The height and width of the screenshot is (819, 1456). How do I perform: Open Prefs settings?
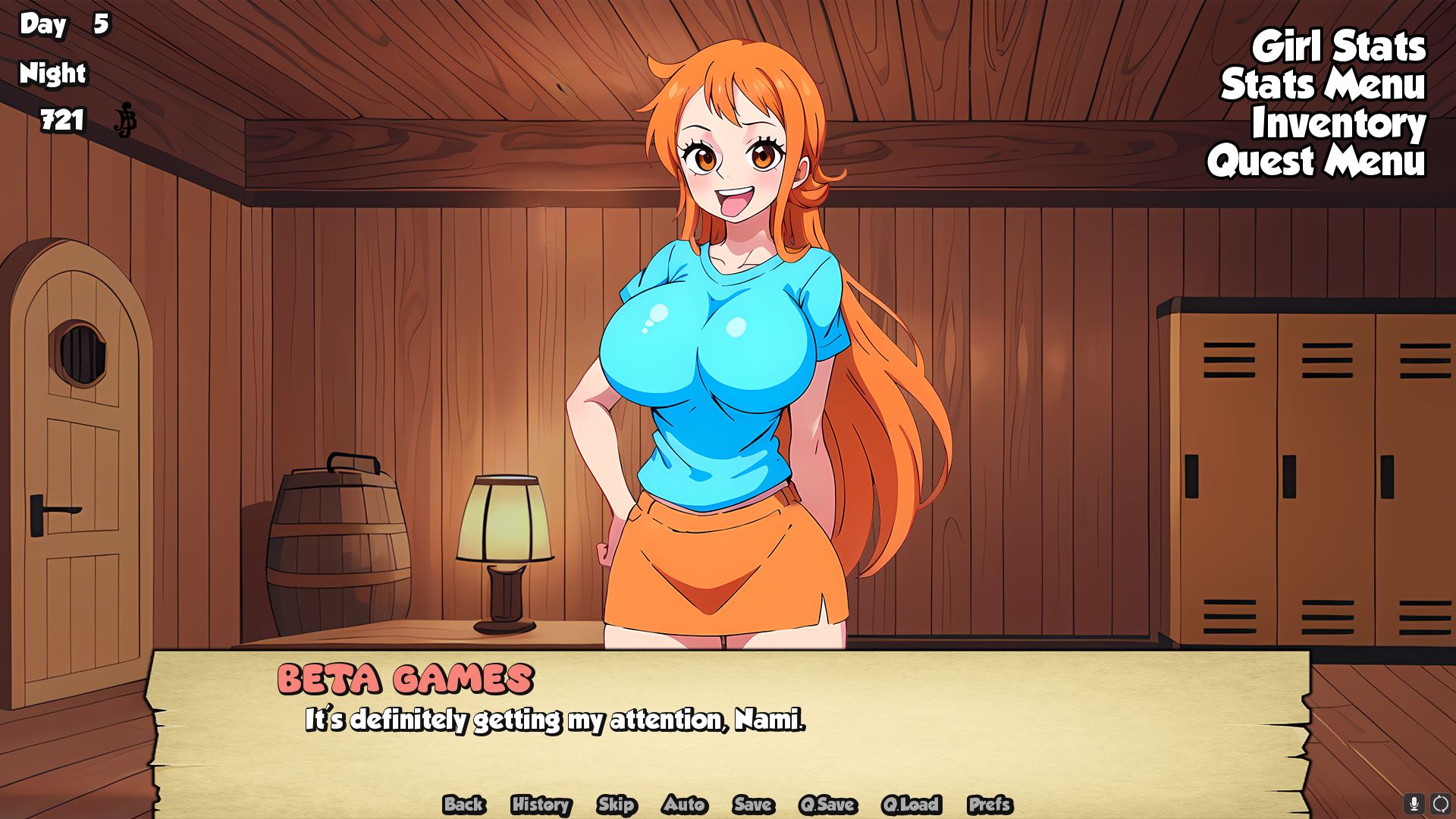(990, 805)
